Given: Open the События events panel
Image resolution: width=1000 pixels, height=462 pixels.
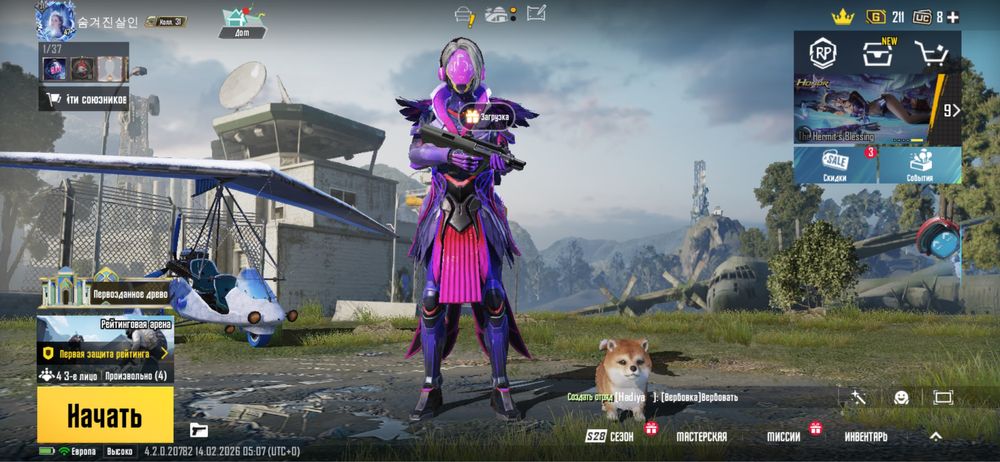Looking at the screenshot, I should [921, 165].
